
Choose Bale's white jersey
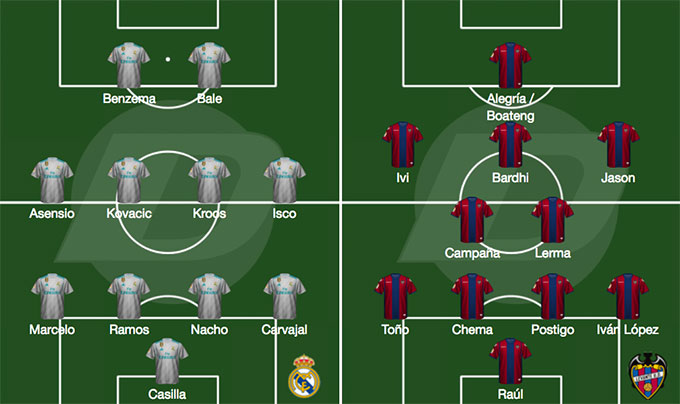pyautogui.click(x=210, y=66)
